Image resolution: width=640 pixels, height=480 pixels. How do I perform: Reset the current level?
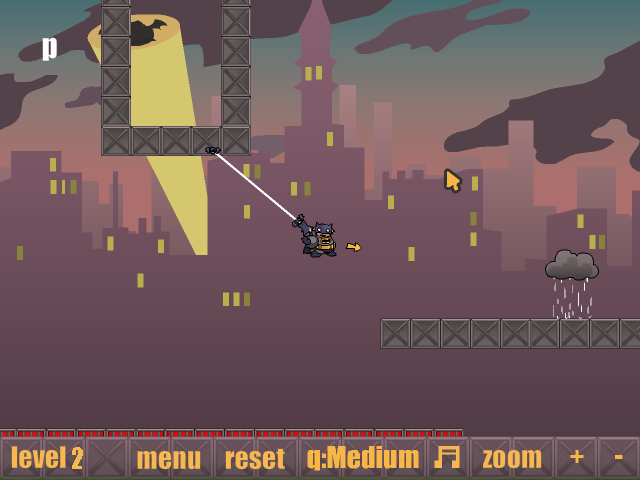click(255, 458)
